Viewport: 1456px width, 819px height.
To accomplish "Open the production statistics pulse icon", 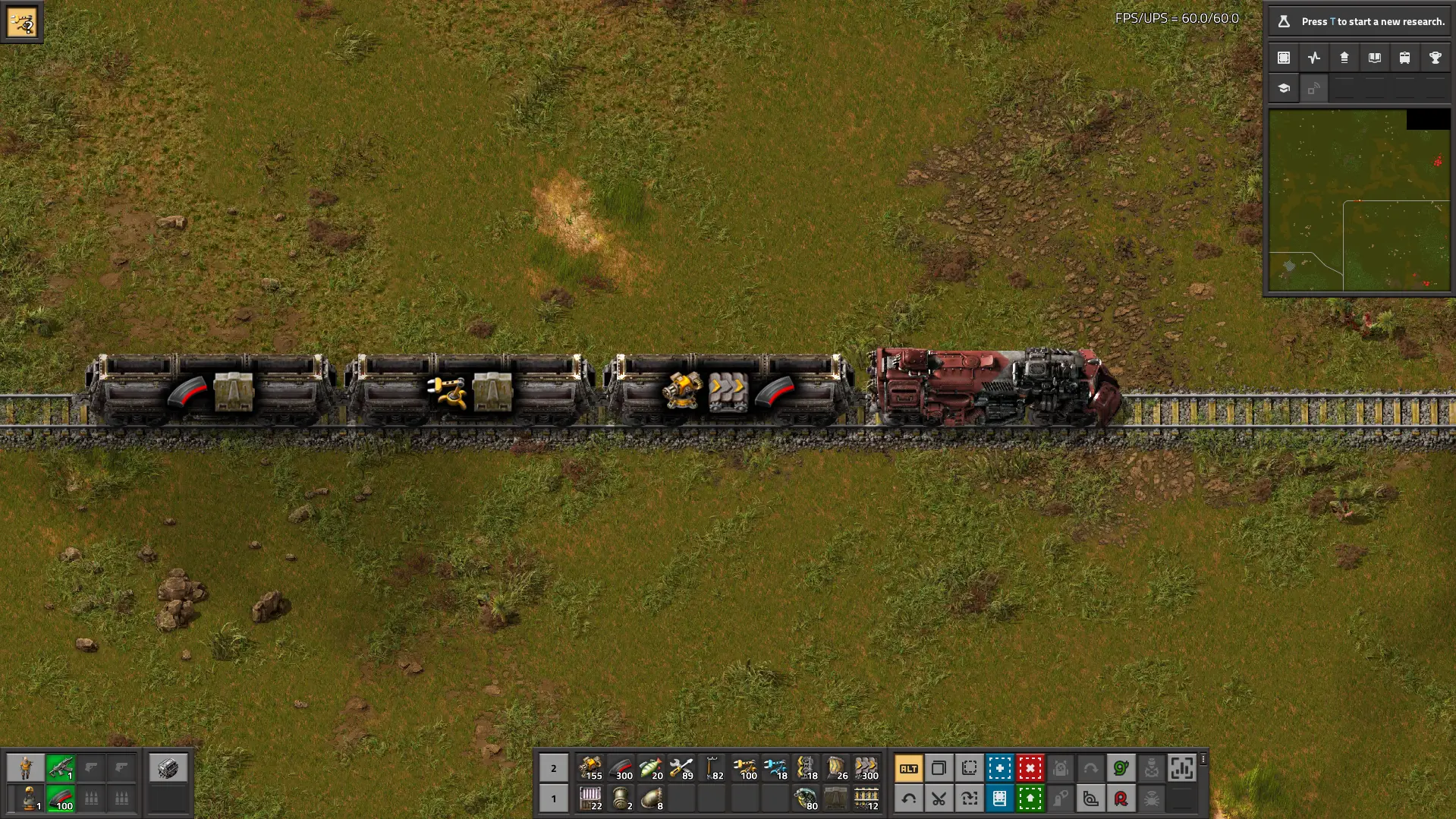I will (x=1314, y=58).
